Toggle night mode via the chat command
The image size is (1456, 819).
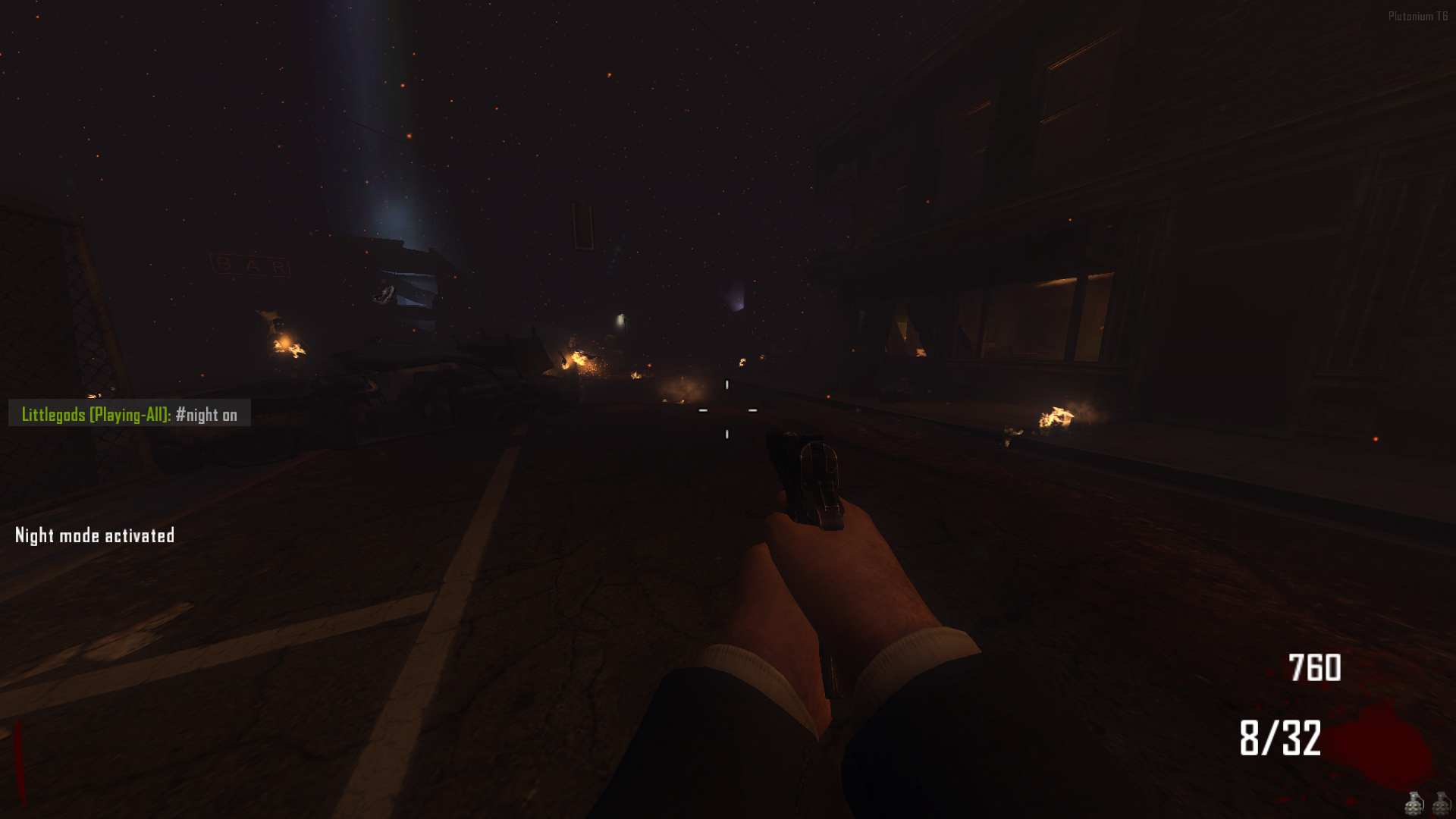pos(206,415)
